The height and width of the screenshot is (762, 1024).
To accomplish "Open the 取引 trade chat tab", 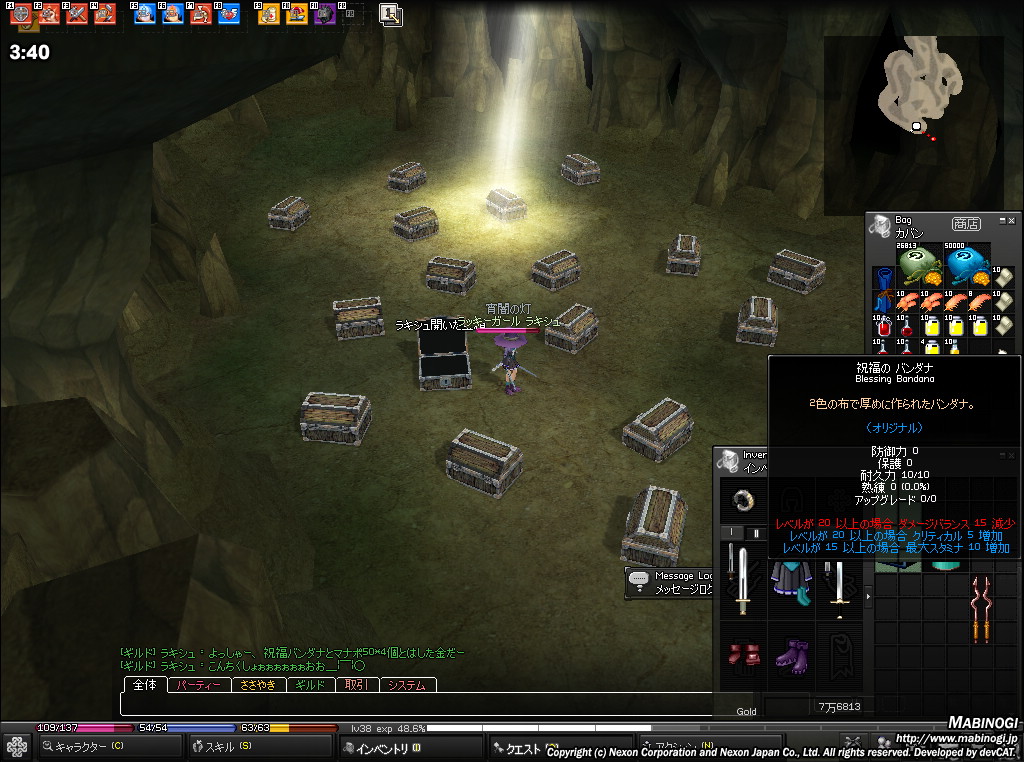I will 356,685.
